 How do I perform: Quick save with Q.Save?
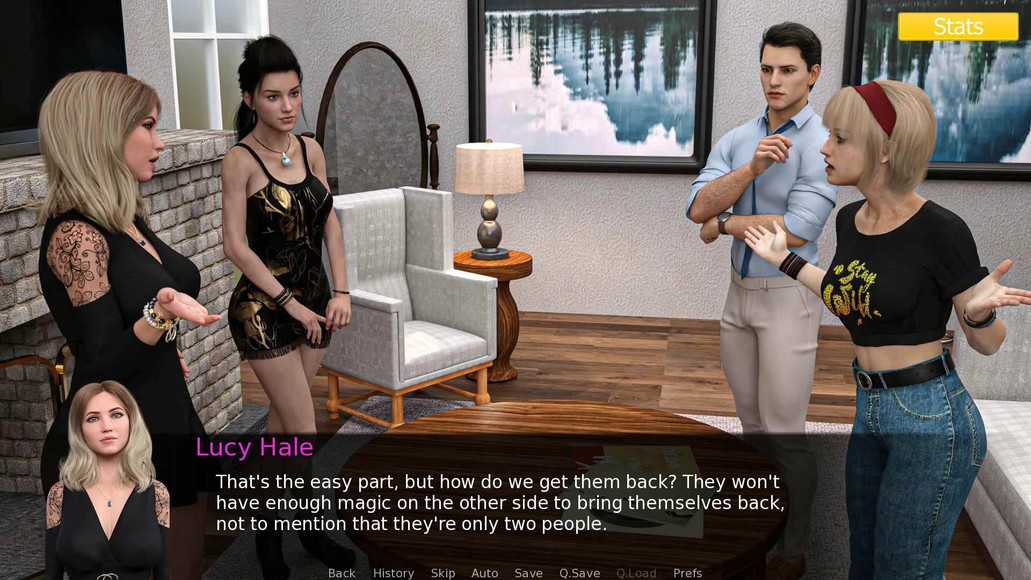pos(580,573)
